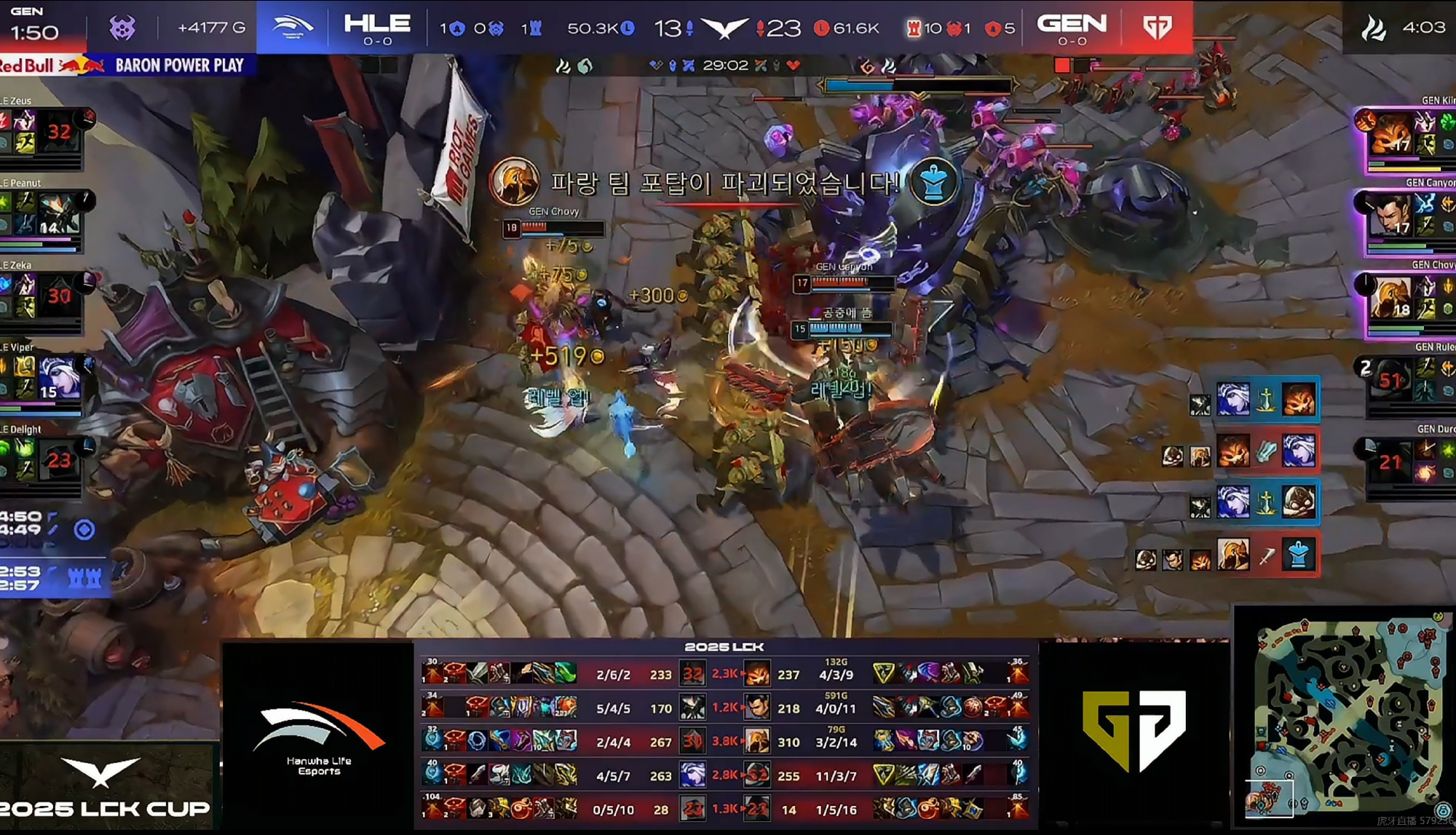Select Peanut's champion portrait

[x=58, y=213]
